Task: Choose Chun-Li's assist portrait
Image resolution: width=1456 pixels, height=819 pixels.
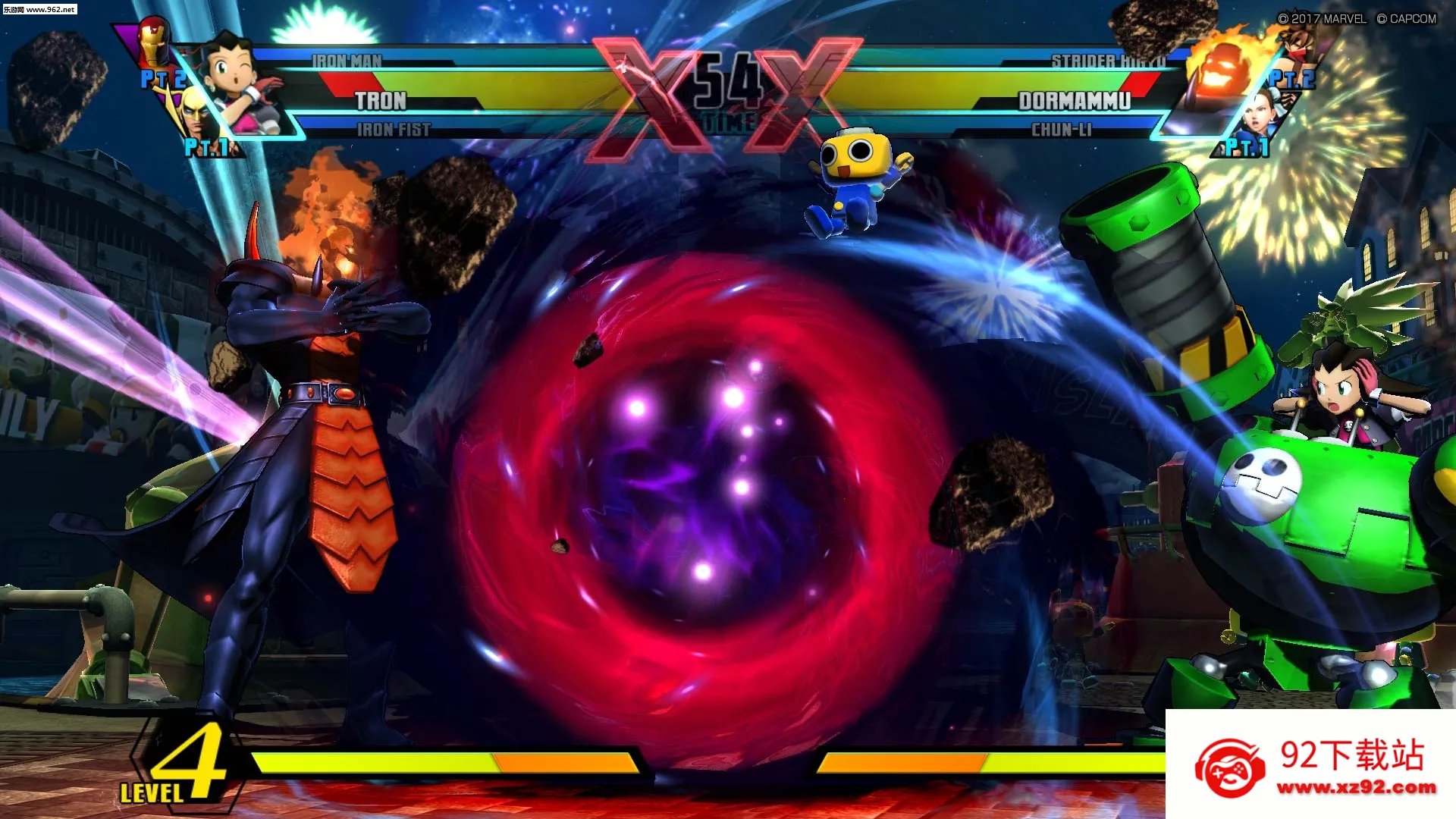Action: (x=1265, y=114)
